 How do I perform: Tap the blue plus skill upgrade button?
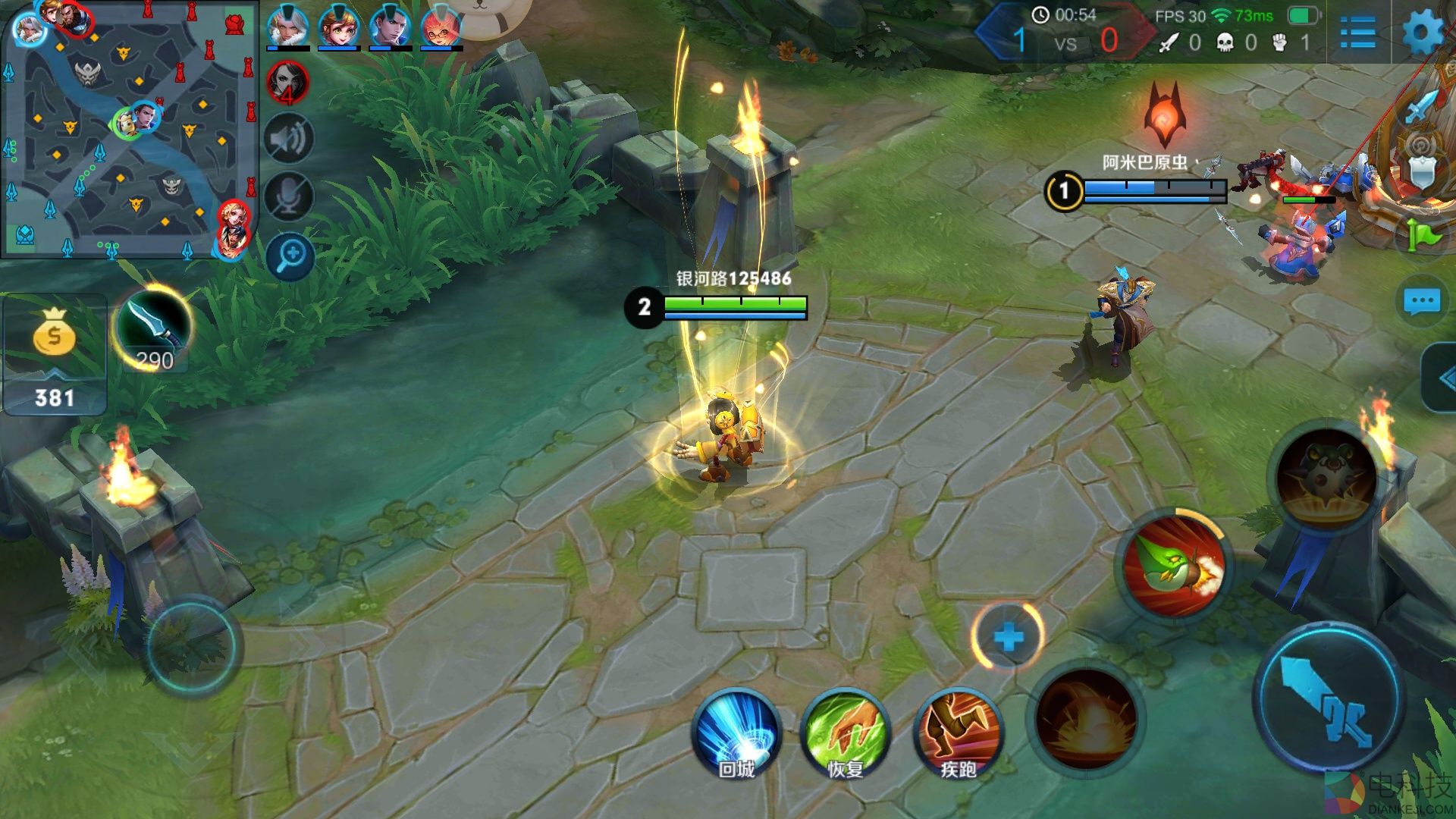pyautogui.click(x=1008, y=637)
